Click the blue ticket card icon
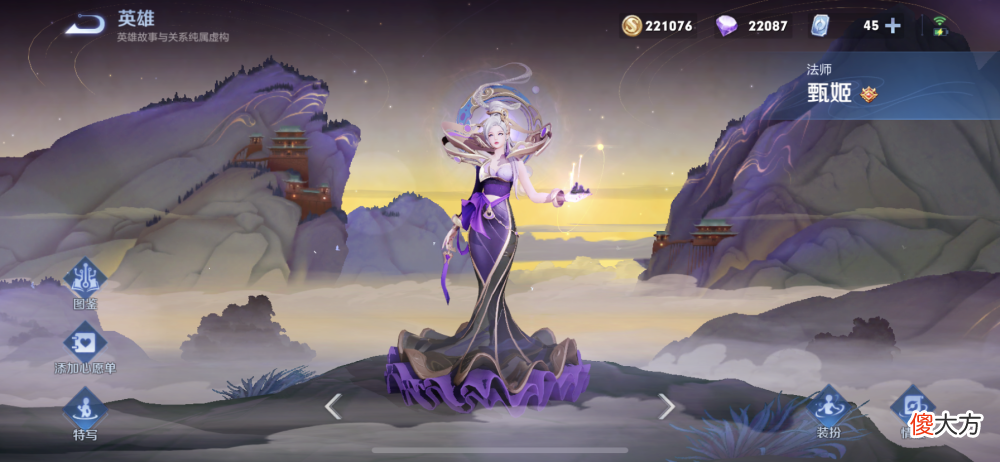The image size is (1000, 462). click(820, 26)
